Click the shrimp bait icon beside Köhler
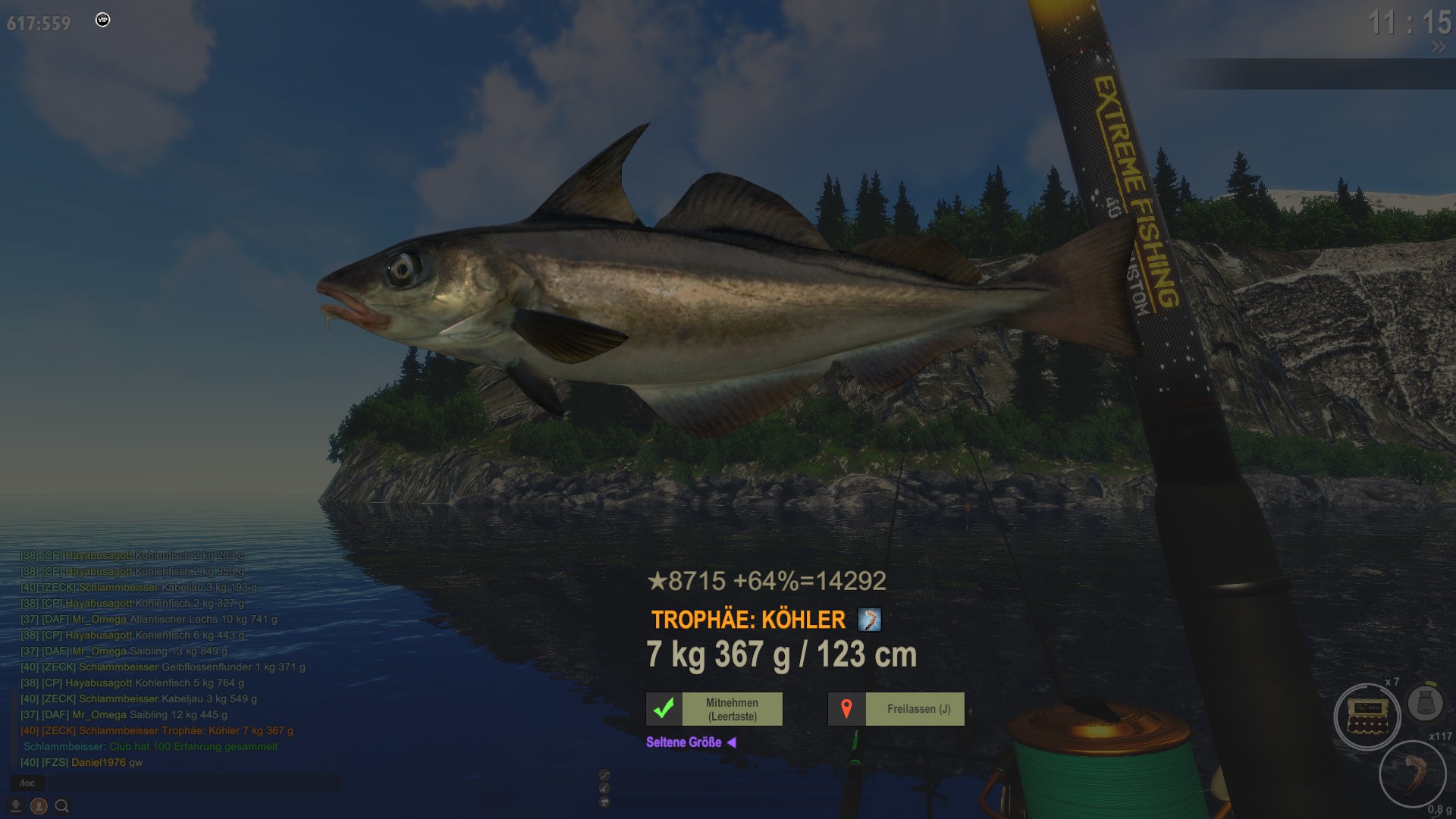Screen dimensions: 1456x819 click(869, 620)
